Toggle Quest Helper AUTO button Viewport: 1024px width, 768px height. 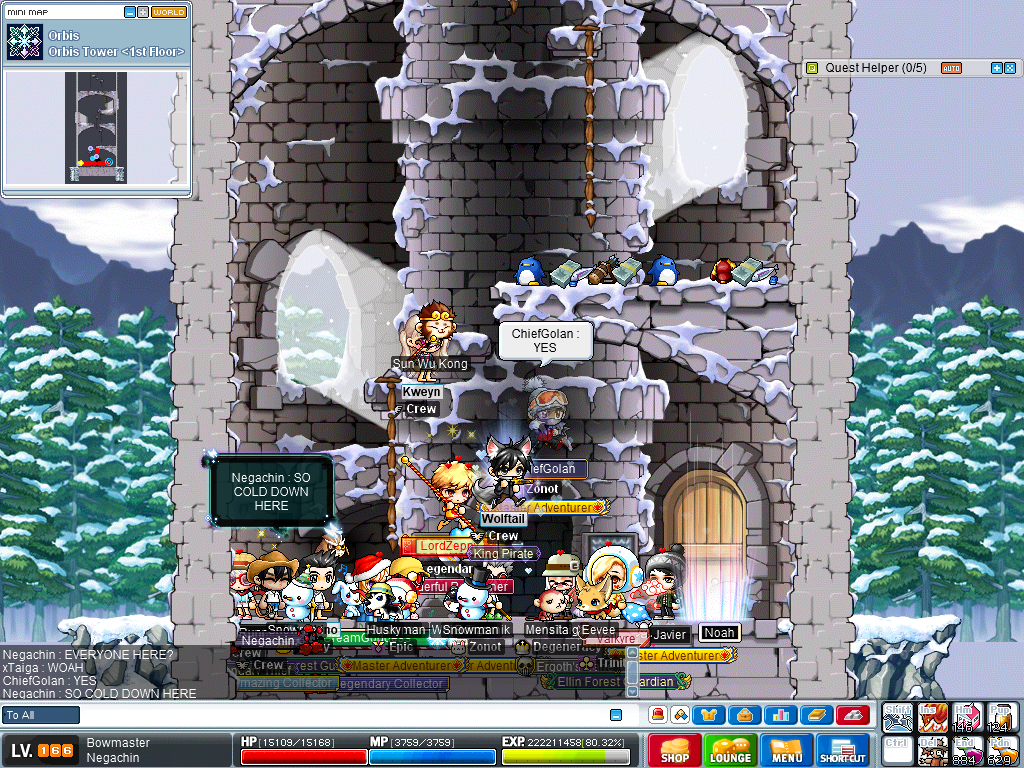coord(952,68)
